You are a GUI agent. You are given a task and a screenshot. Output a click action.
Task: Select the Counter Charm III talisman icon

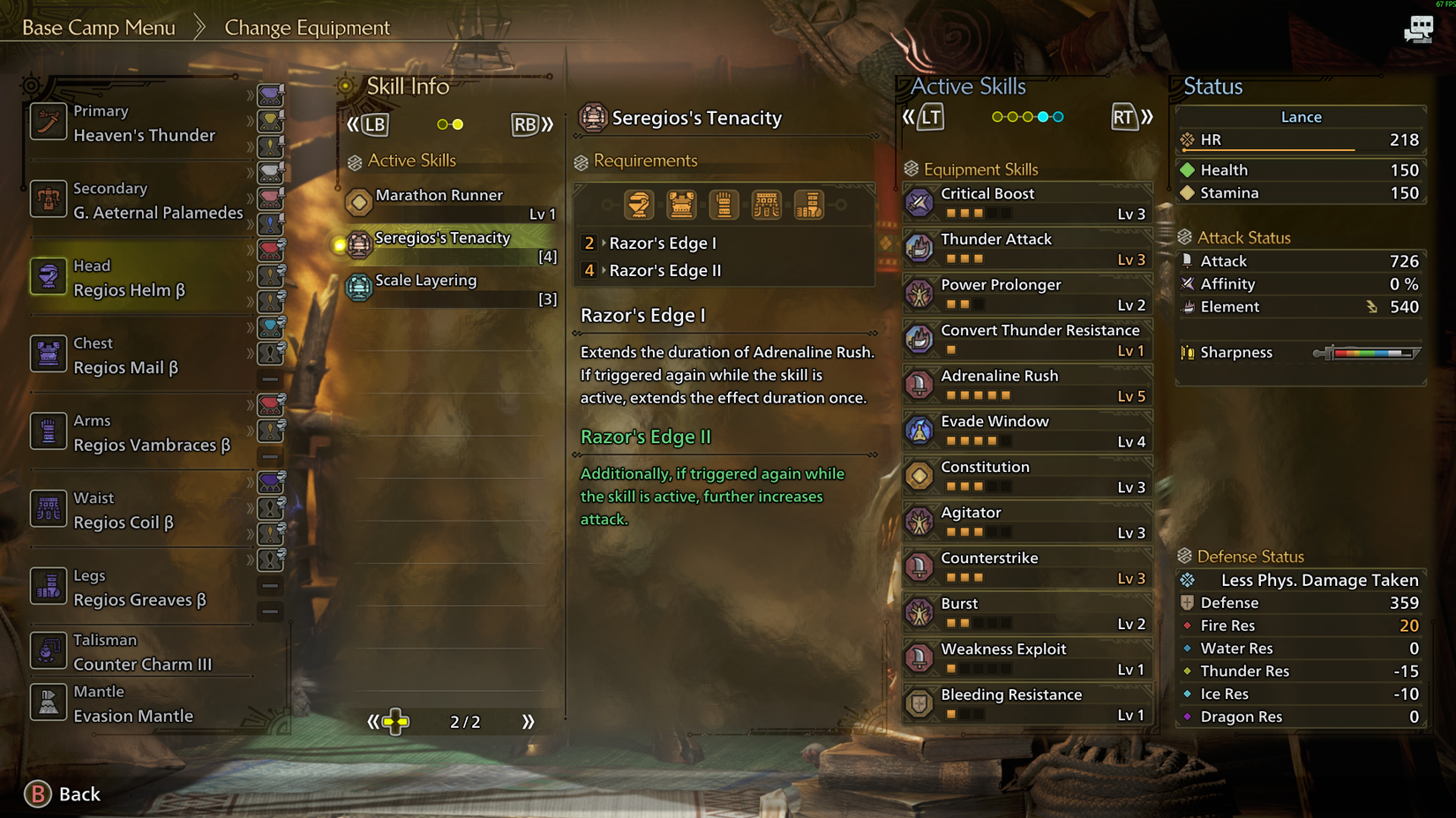click(x=49, y=650)
